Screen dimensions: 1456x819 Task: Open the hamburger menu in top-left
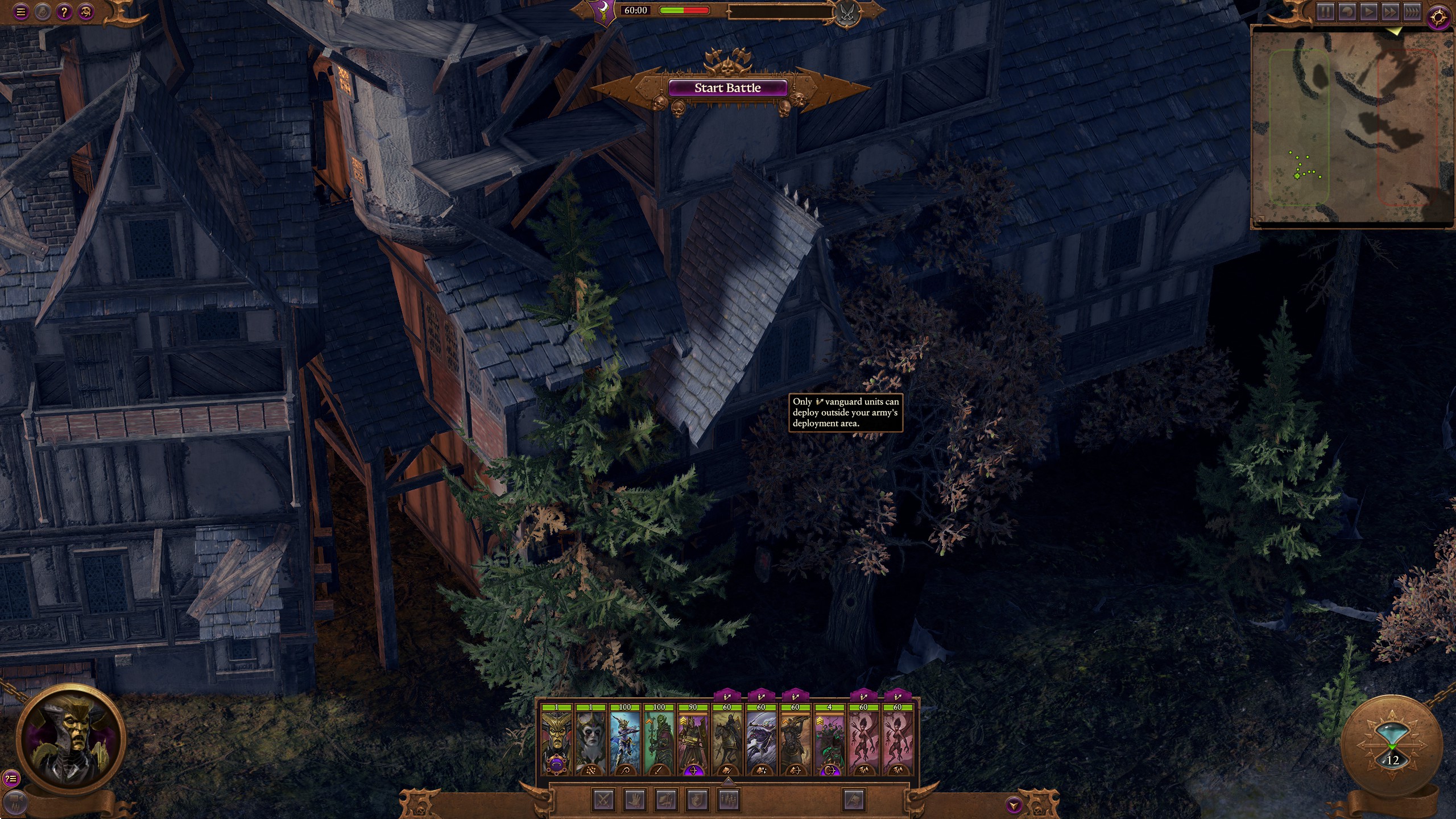pos(21,13)
